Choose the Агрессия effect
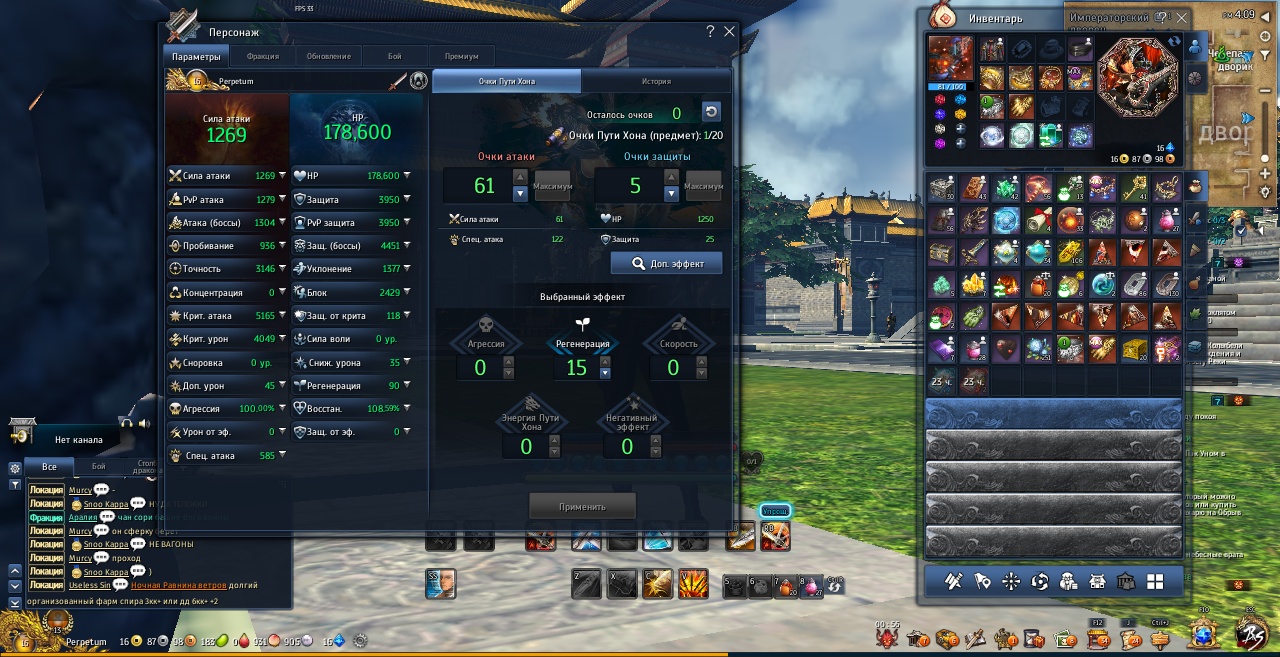Viewport: 1280px width, 657px height. 480,343
